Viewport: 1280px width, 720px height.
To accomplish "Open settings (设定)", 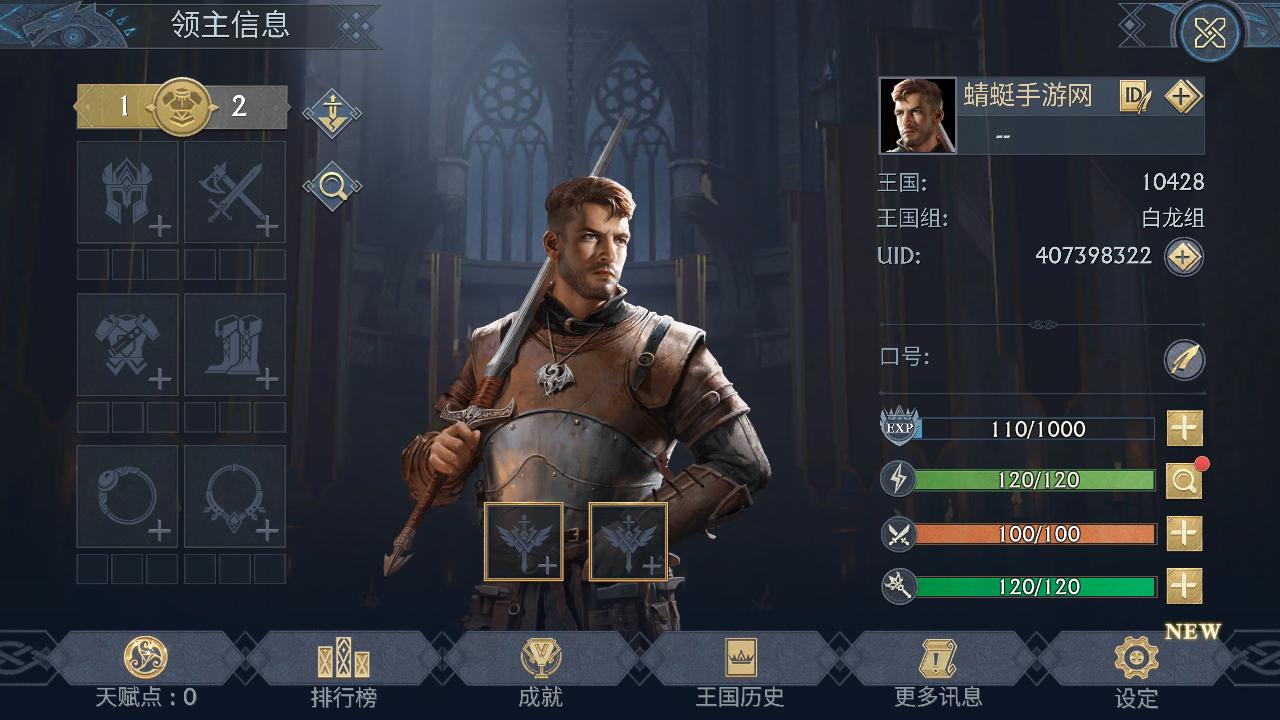I will [x=1136, y=670].
